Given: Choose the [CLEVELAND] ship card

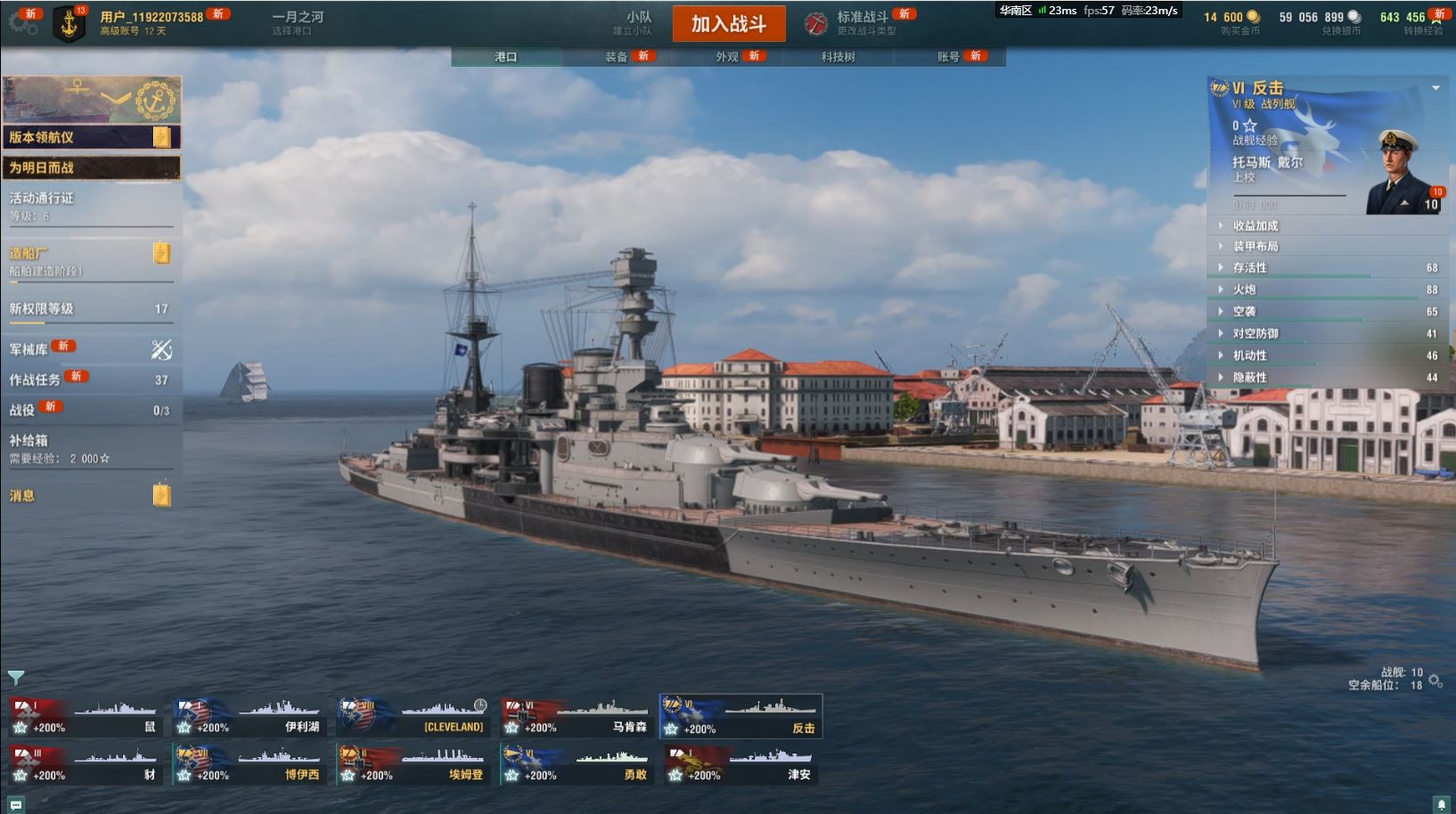Looking at the screenshot, I should (x=413, y=717).
